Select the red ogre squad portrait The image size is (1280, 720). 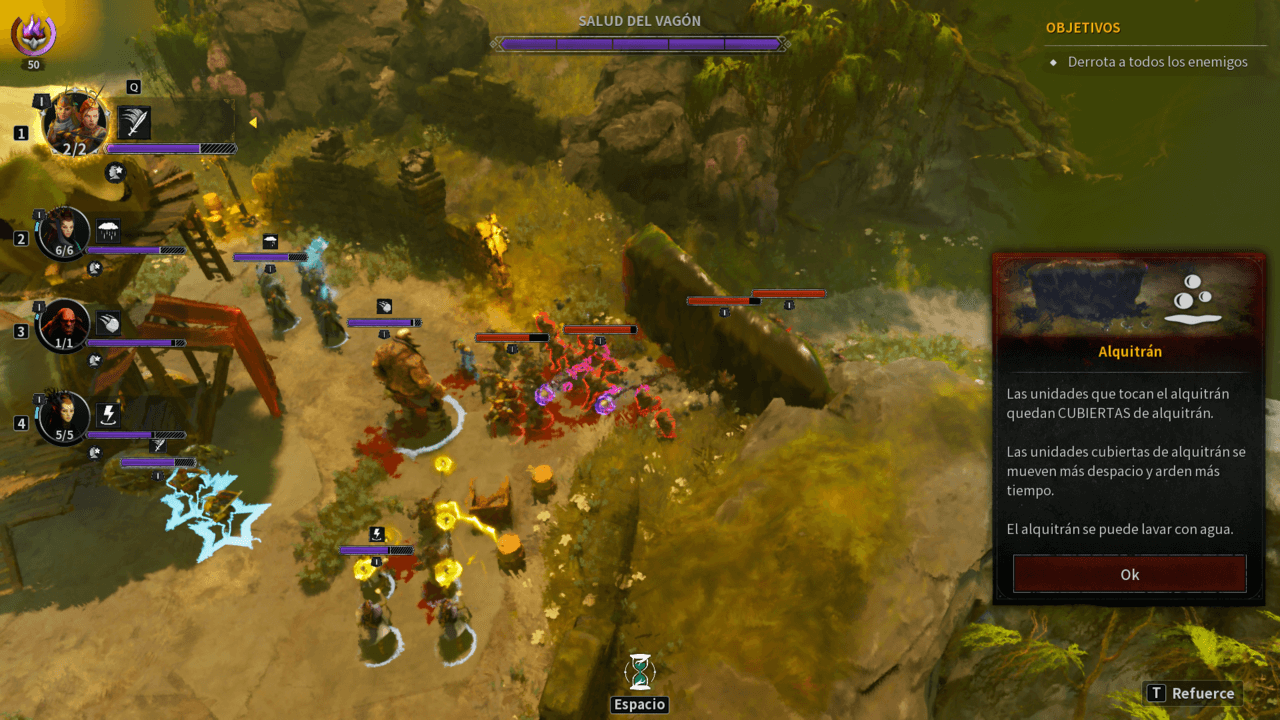coord(64,325)
